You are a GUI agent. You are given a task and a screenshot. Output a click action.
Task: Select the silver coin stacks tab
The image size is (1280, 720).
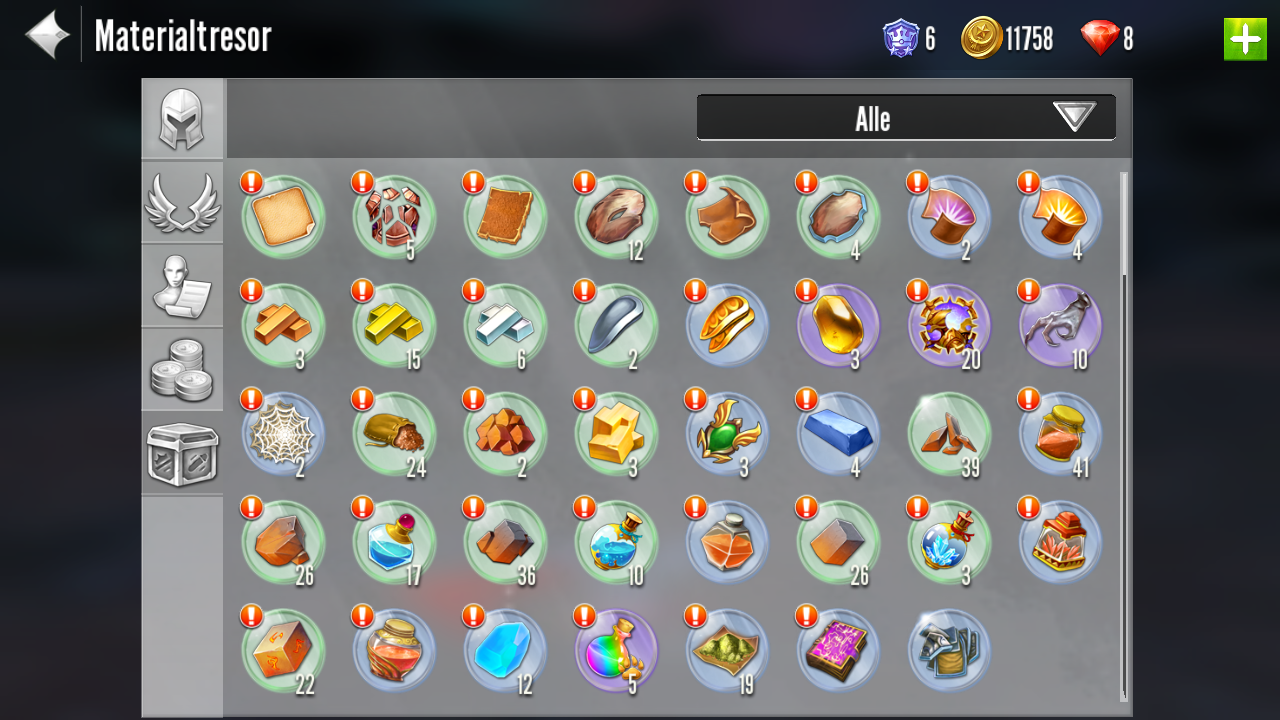pyautogui.click(x=182, y=369)
